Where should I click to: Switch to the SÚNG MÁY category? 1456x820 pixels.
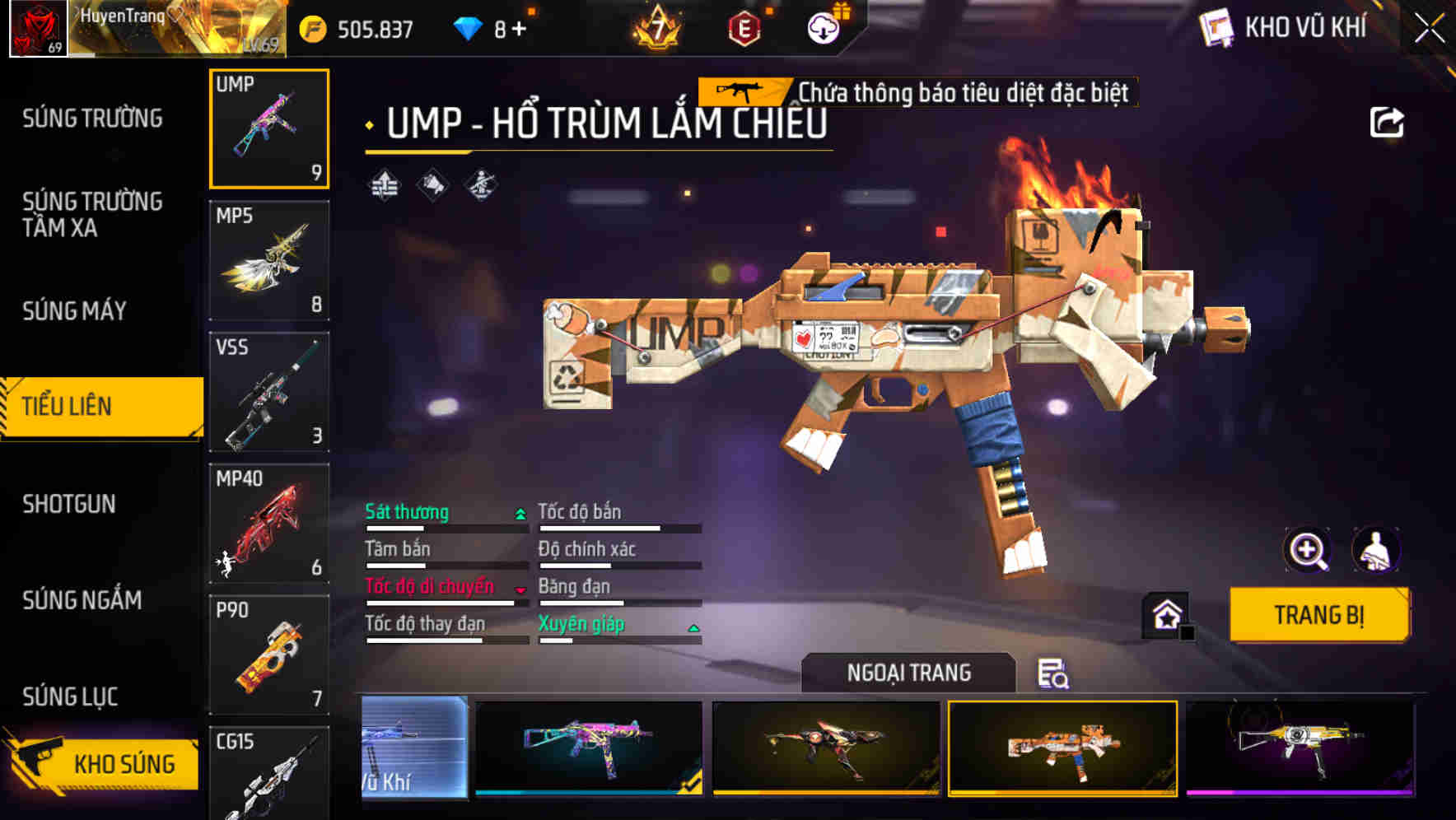click(x=74, y=311)
